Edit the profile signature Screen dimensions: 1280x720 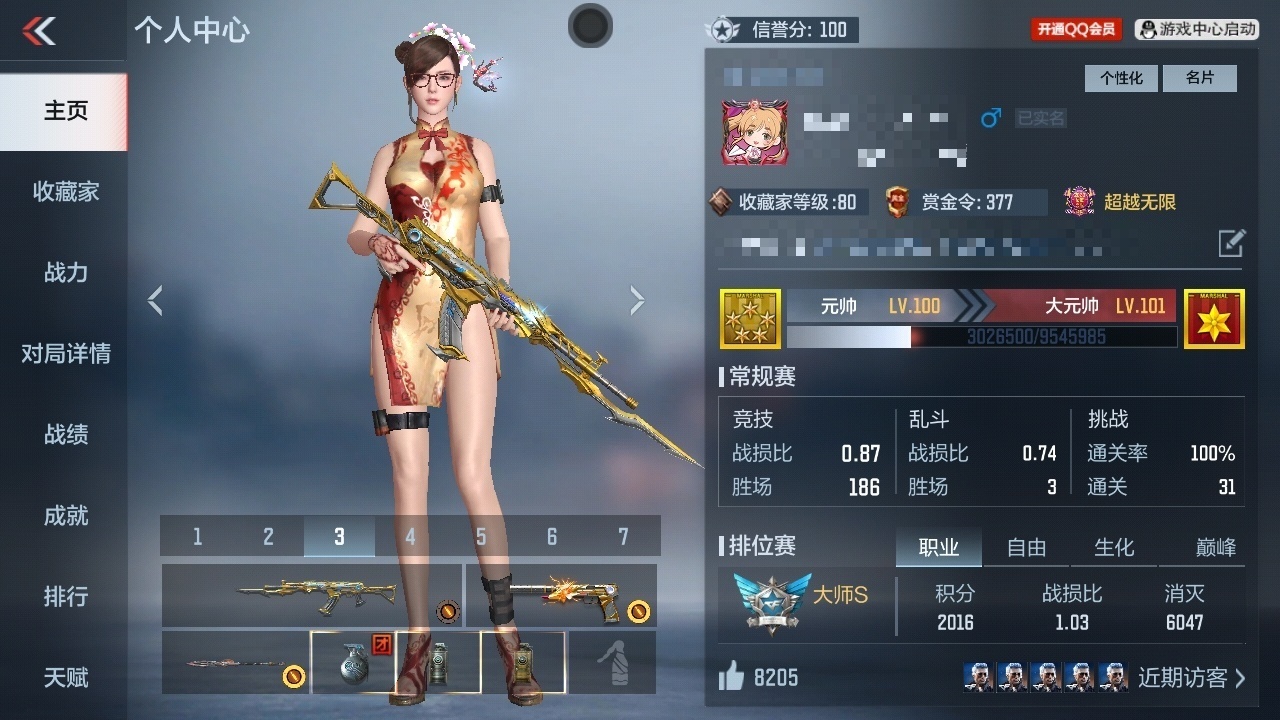click(1232, 243)
